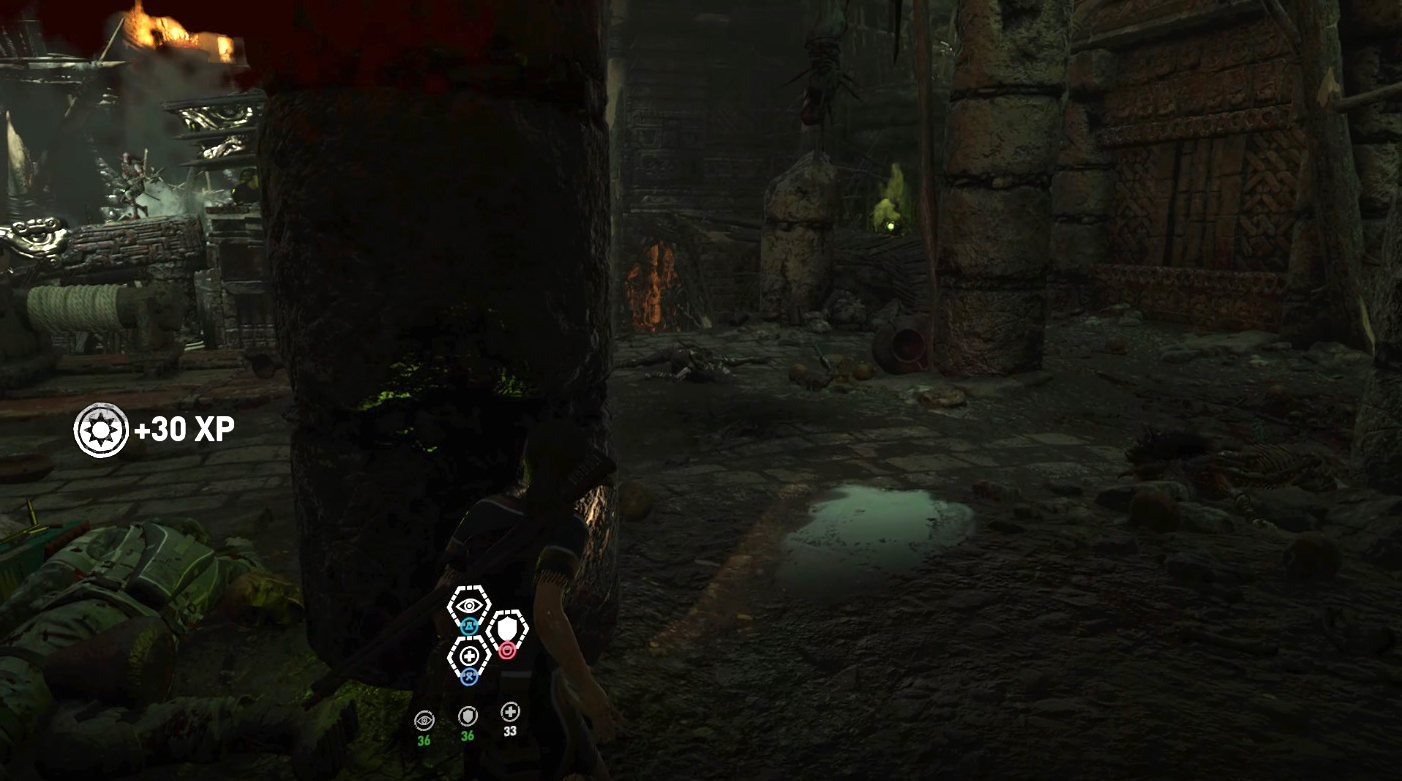
Task: Toggle the perception herb hexagon slot
Action: click(x=468, y=604)
